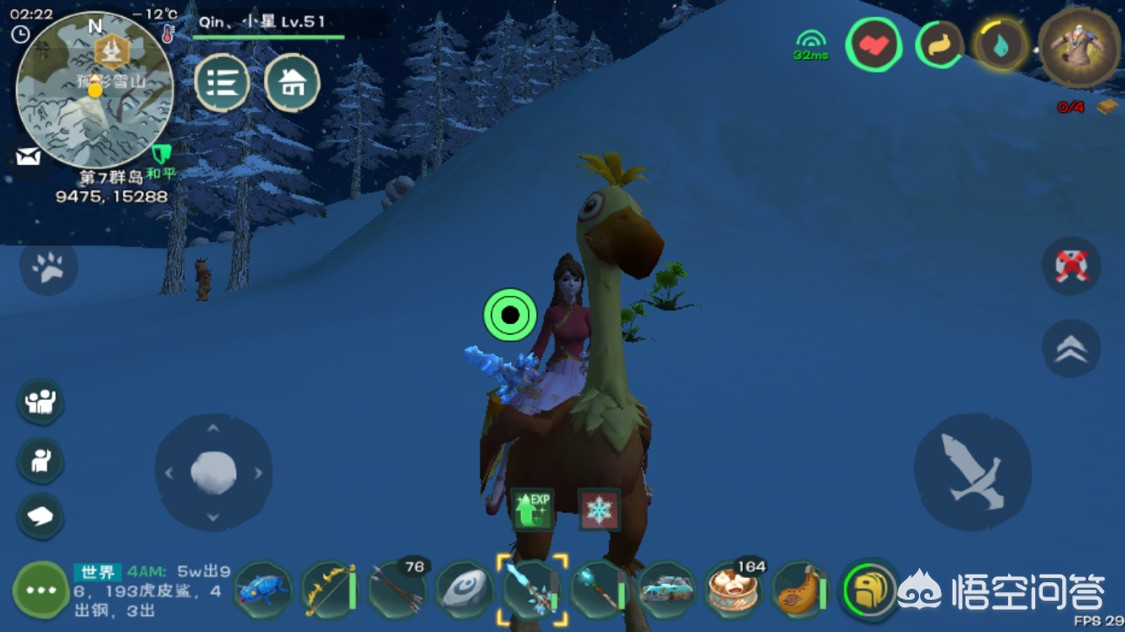Image resolution: width=1125 pixels, height=632 pixels.
Task: Select the teal car hotbar slot
Action: 666,588
